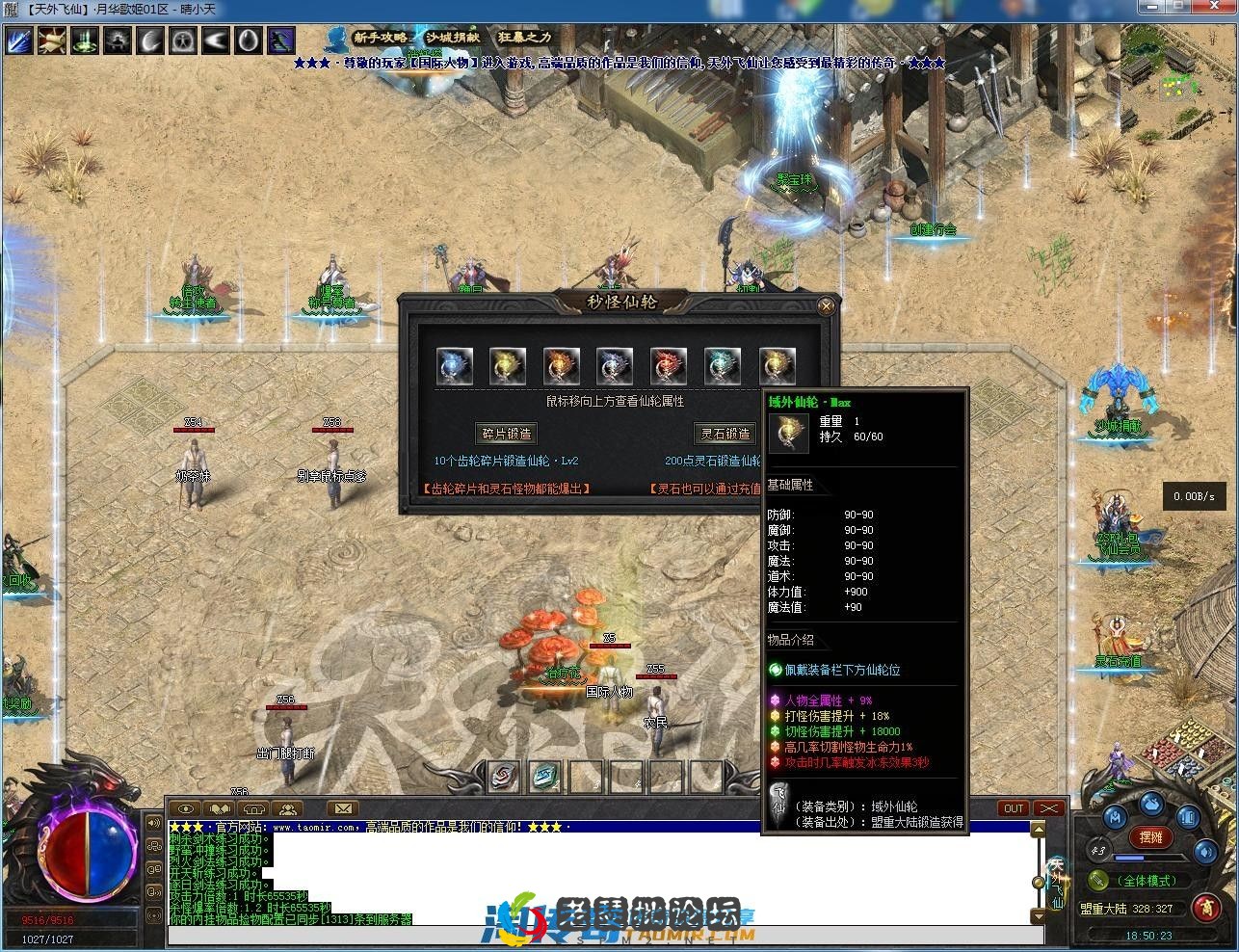Image resolution: width=1239 pixels, height=952 pixels.
Task: Toggle the 全体模式 attack mode
Action: pos(1147,880)
